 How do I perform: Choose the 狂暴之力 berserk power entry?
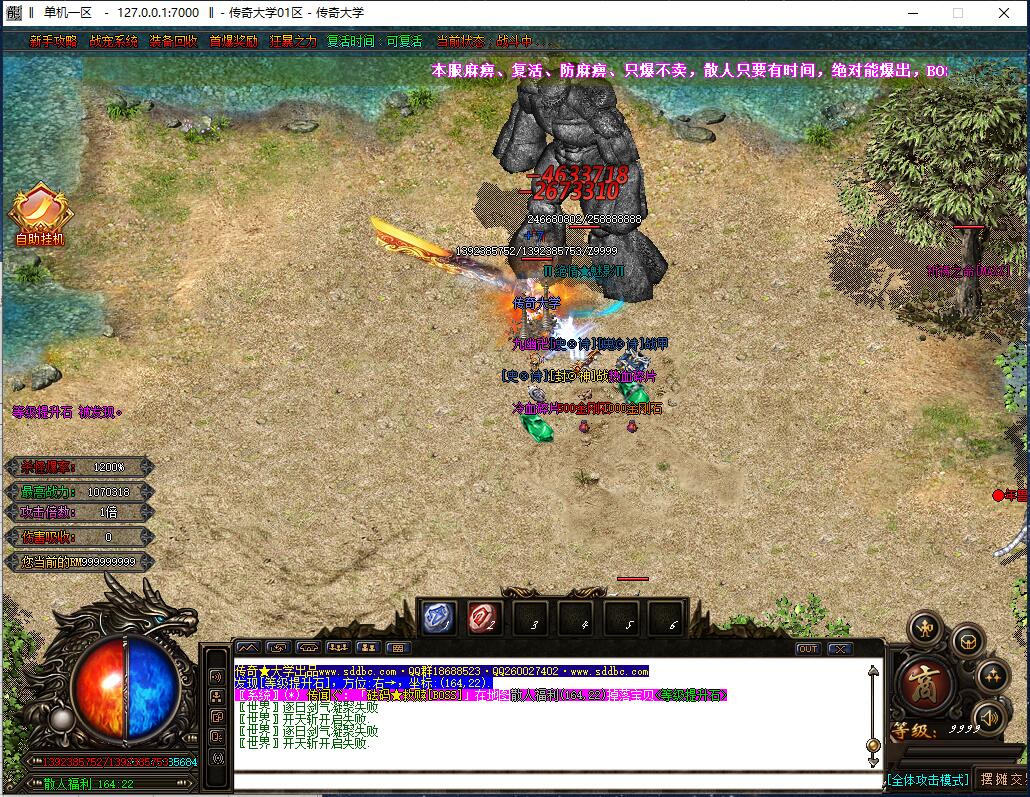(x=293, y=42)
